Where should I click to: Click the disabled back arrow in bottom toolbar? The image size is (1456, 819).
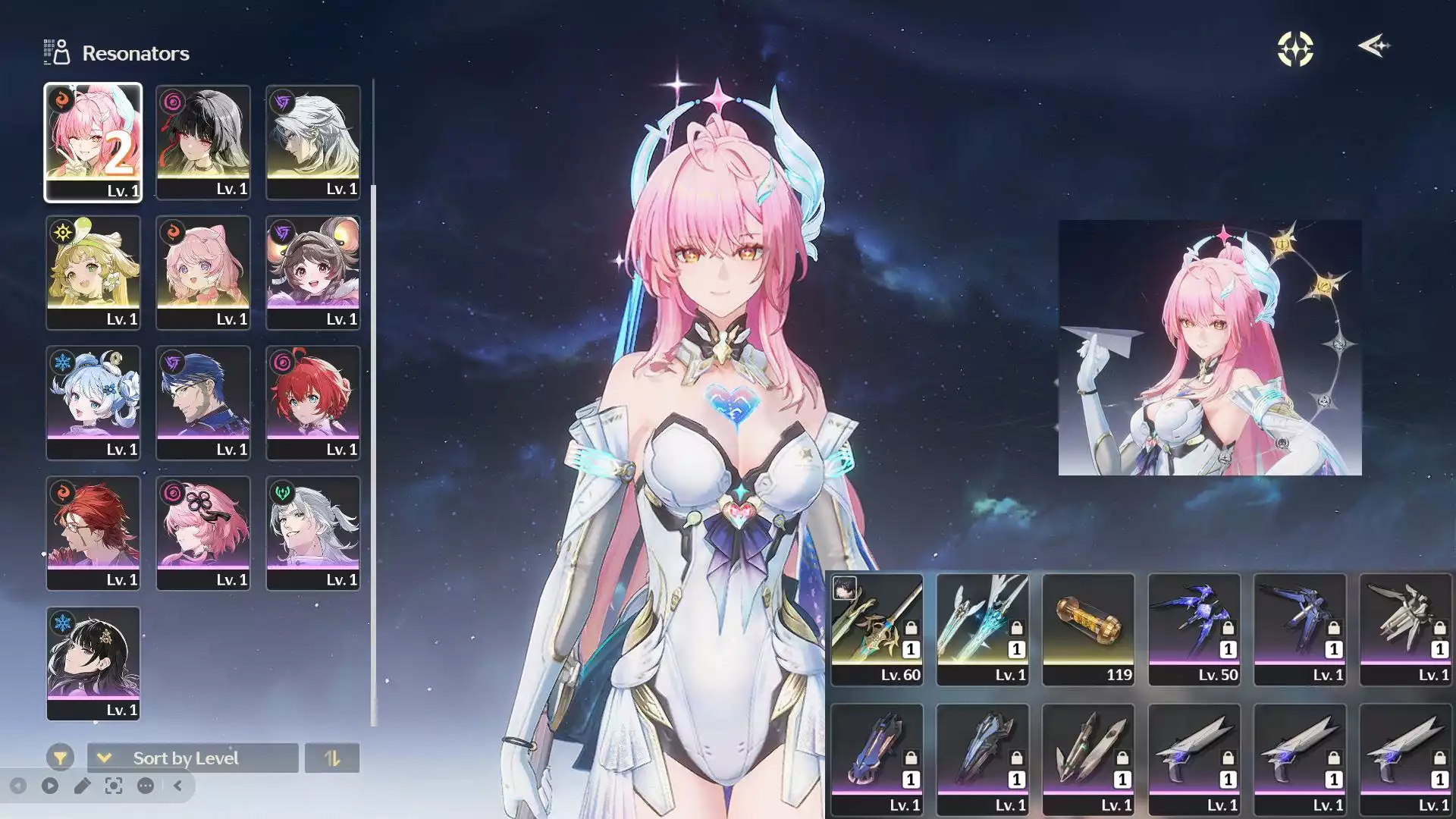19,786
